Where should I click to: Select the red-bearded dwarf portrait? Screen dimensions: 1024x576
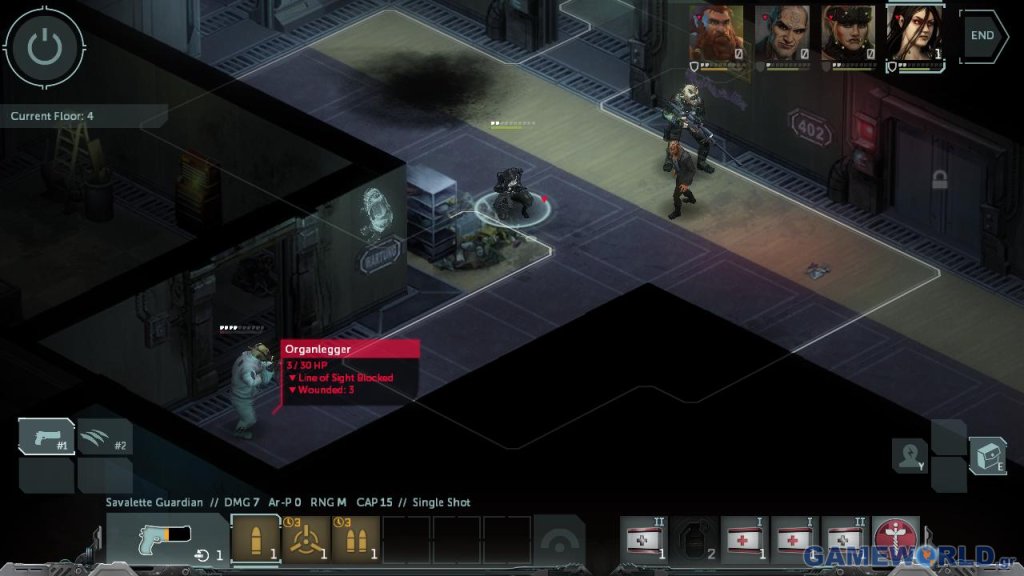click(x=716, y=34)
